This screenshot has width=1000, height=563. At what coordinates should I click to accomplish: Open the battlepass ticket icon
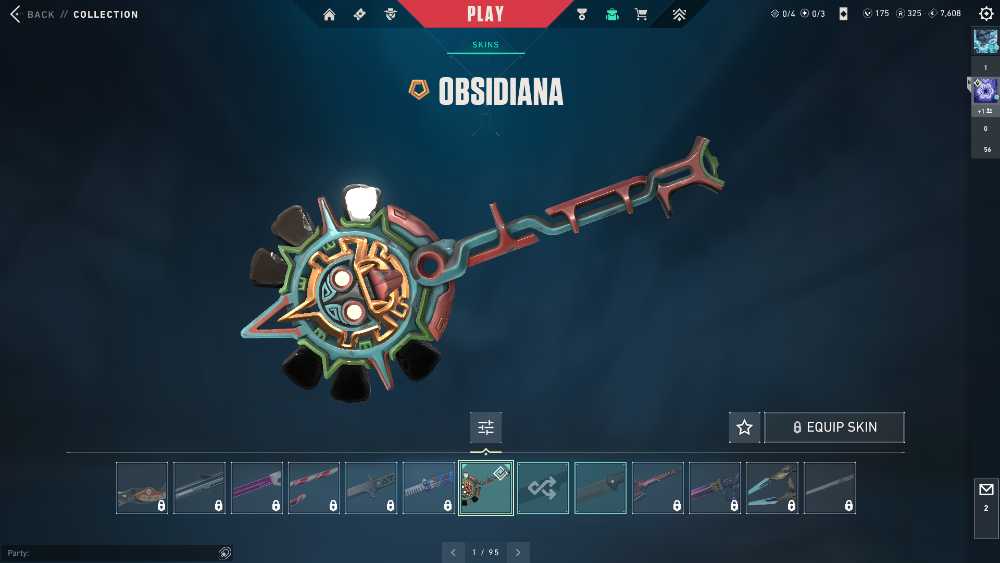point(358,15)
